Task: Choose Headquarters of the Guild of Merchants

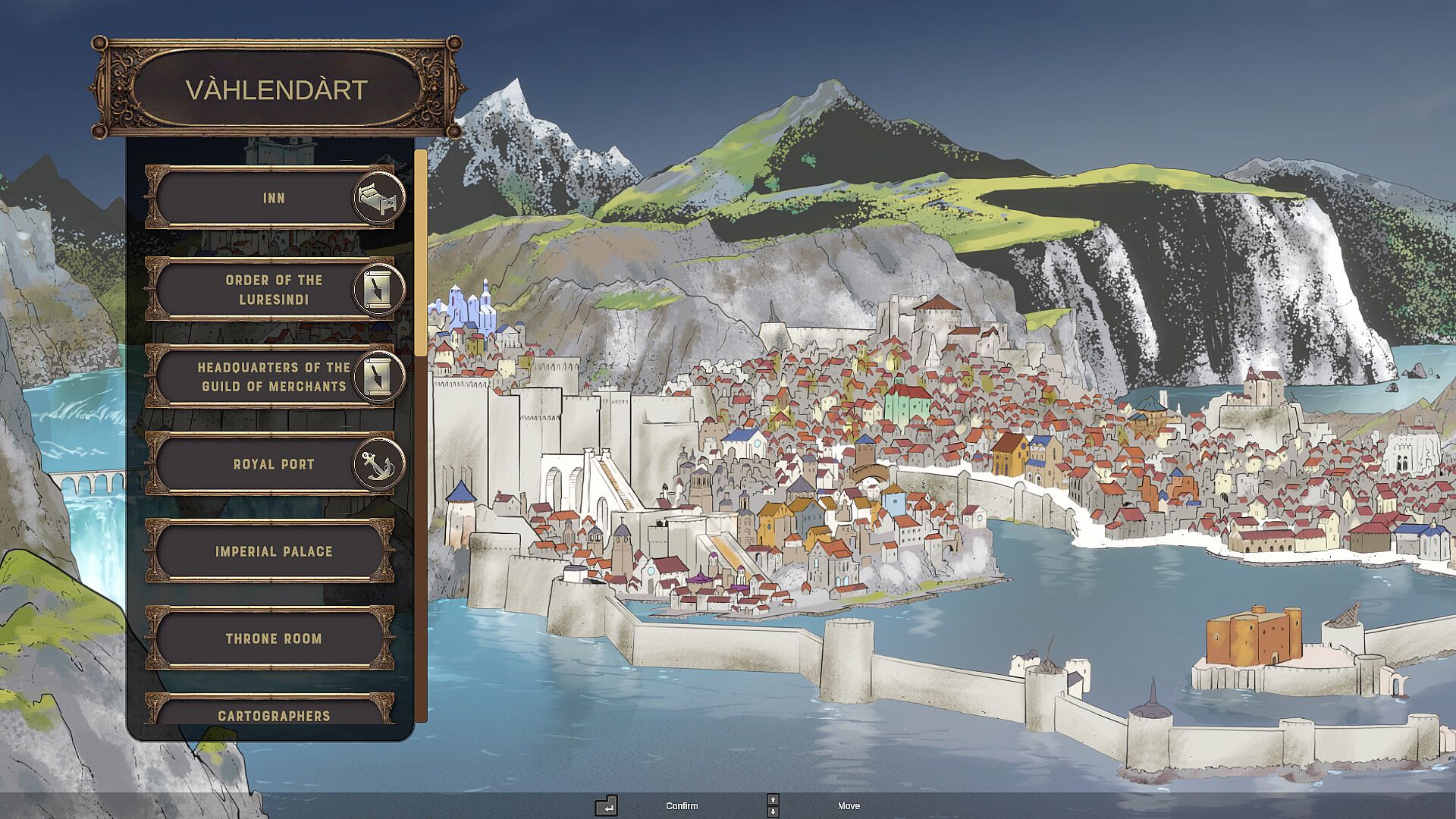Action: pos(273,376)
